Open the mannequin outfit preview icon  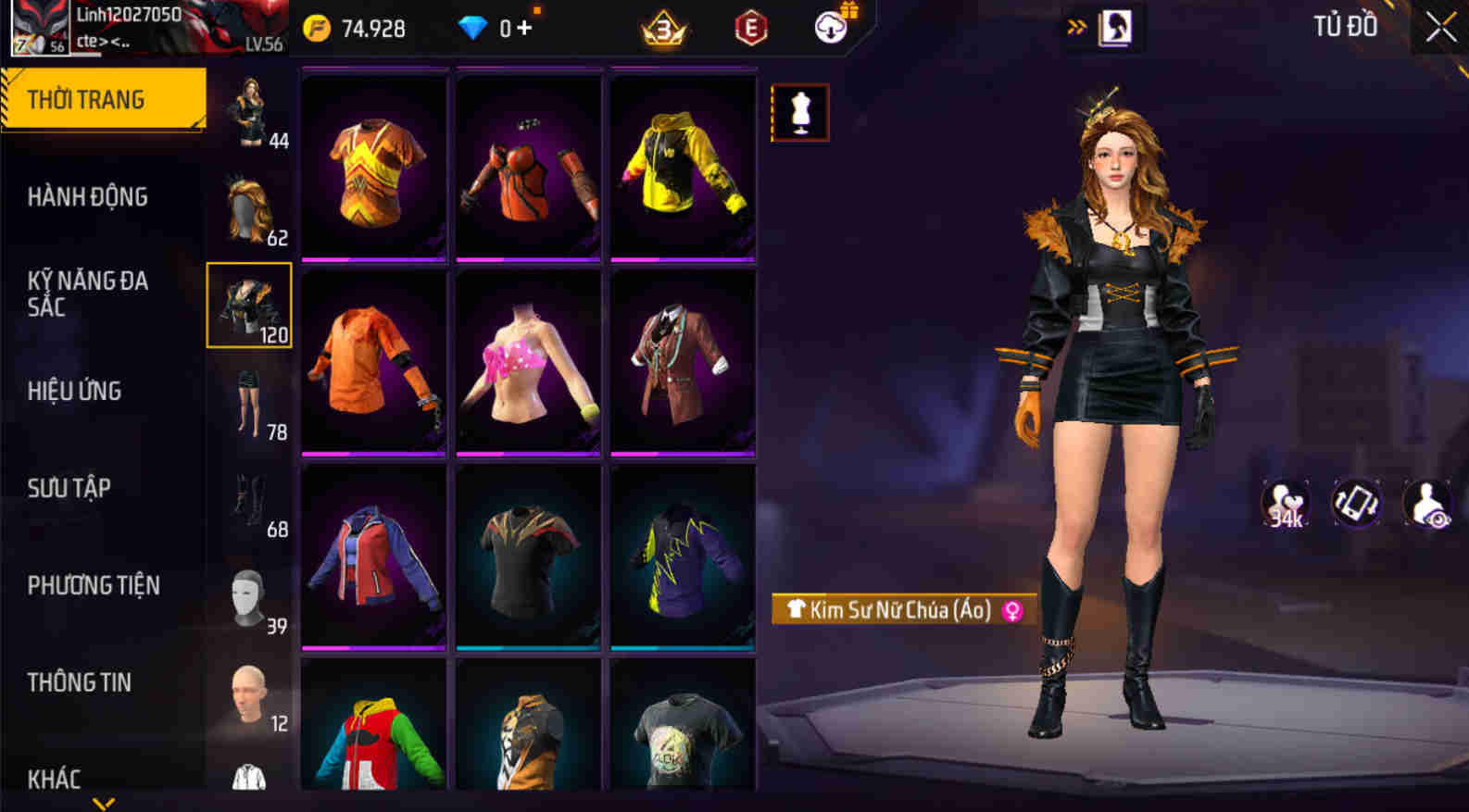coord(799,112)
